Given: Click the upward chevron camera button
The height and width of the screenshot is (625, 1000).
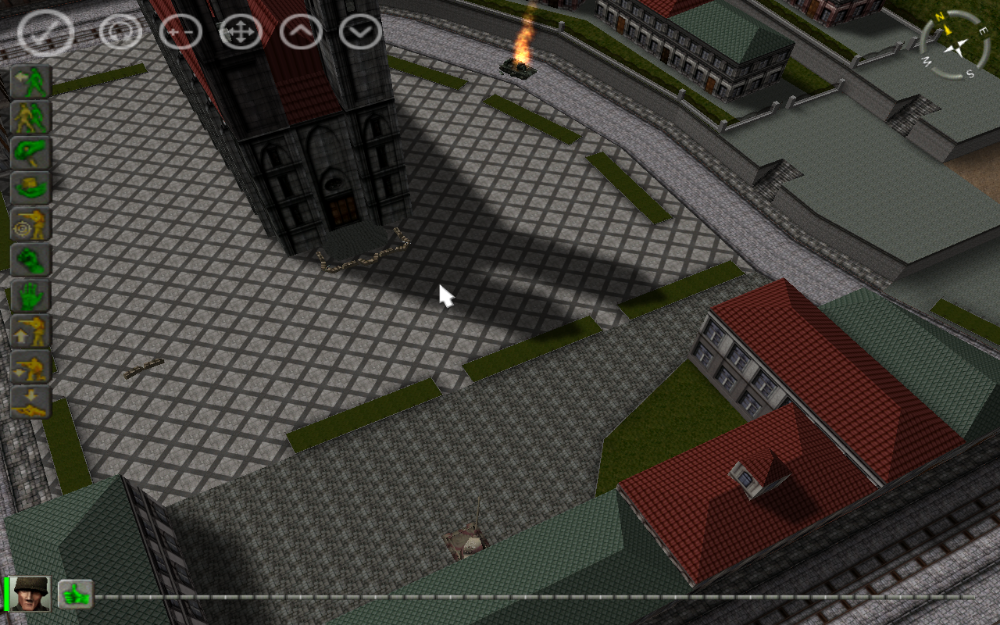Looking at the screenshot, I should coord(301,32).
